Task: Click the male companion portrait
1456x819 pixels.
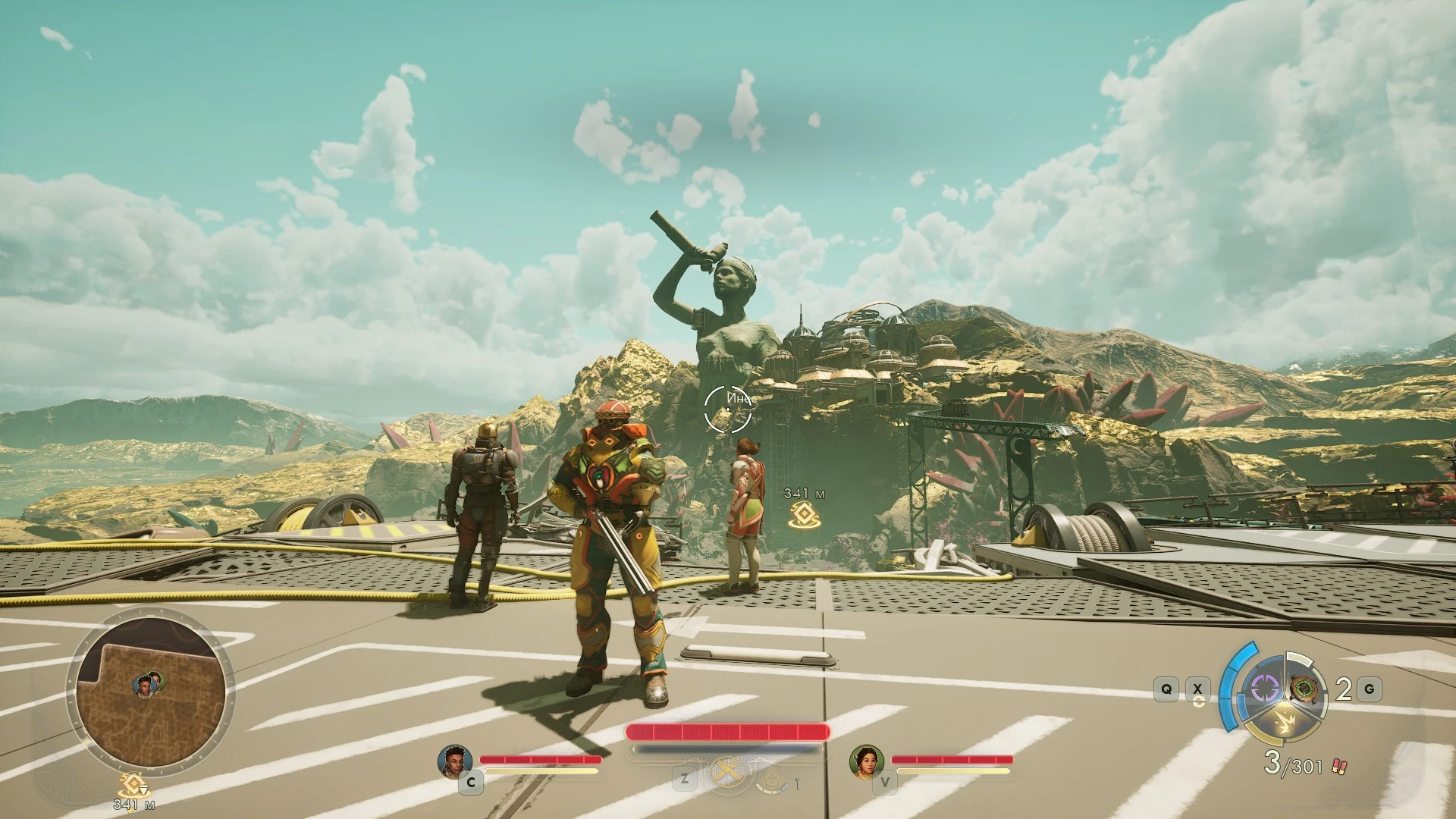Action: [x=454, y=761]
